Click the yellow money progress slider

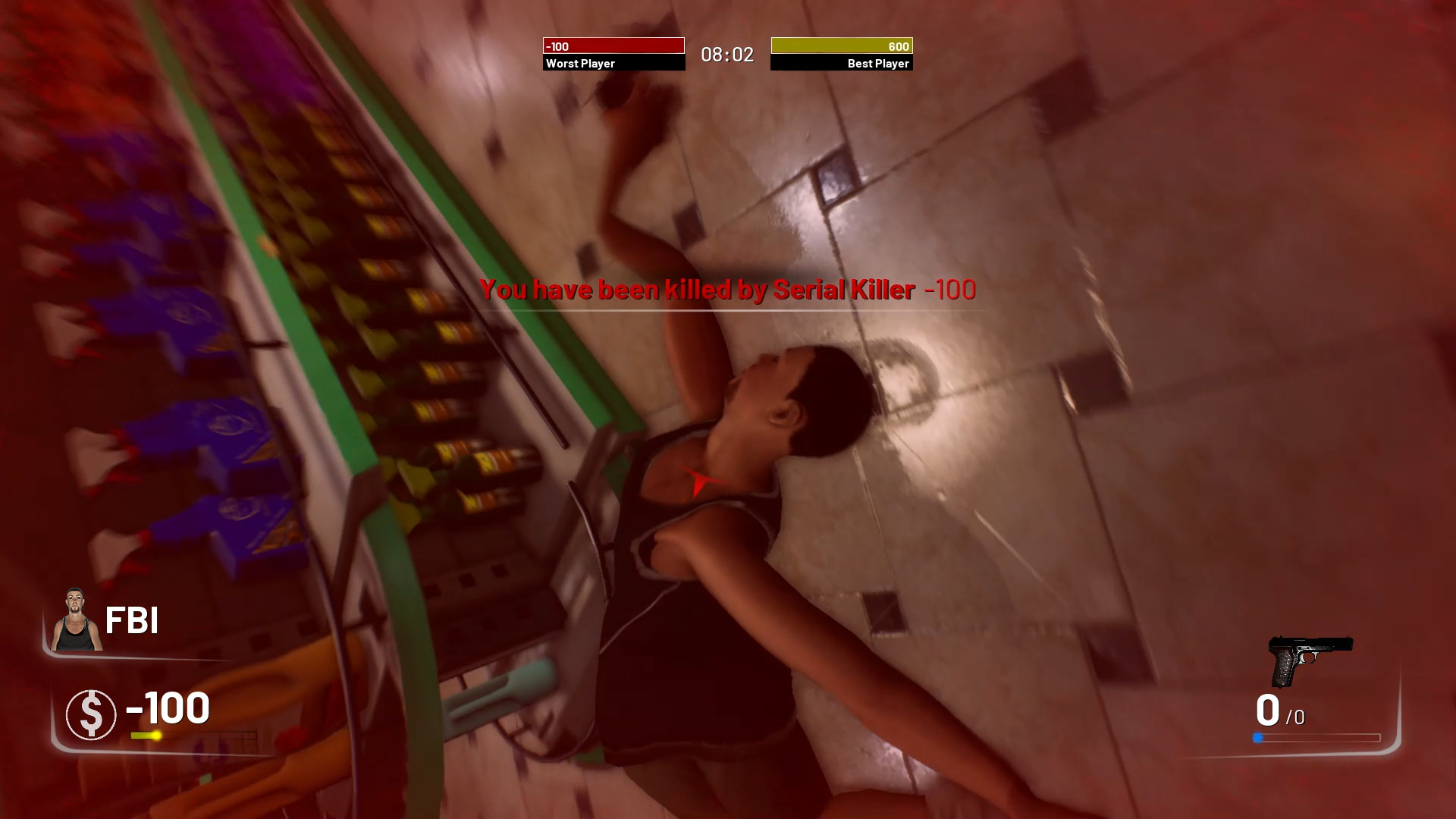pyautogui.click(x=146, y=735)
